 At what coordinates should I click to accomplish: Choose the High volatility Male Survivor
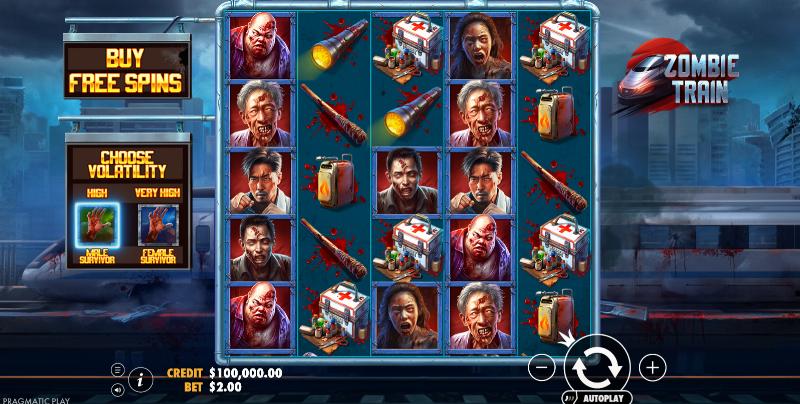[97, 227]
